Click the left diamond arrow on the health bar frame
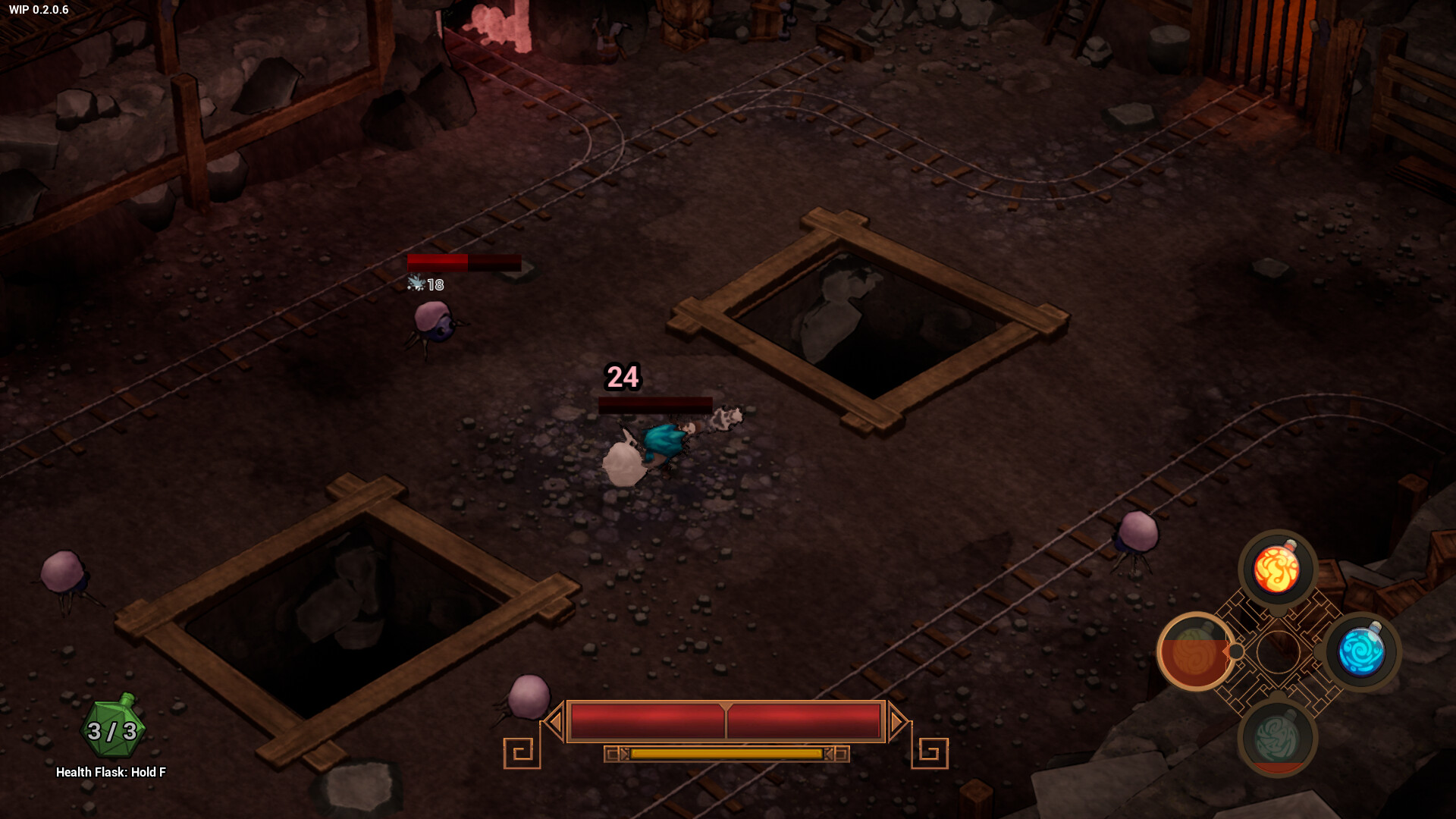 pyautogui.click(x=556, y=721)
